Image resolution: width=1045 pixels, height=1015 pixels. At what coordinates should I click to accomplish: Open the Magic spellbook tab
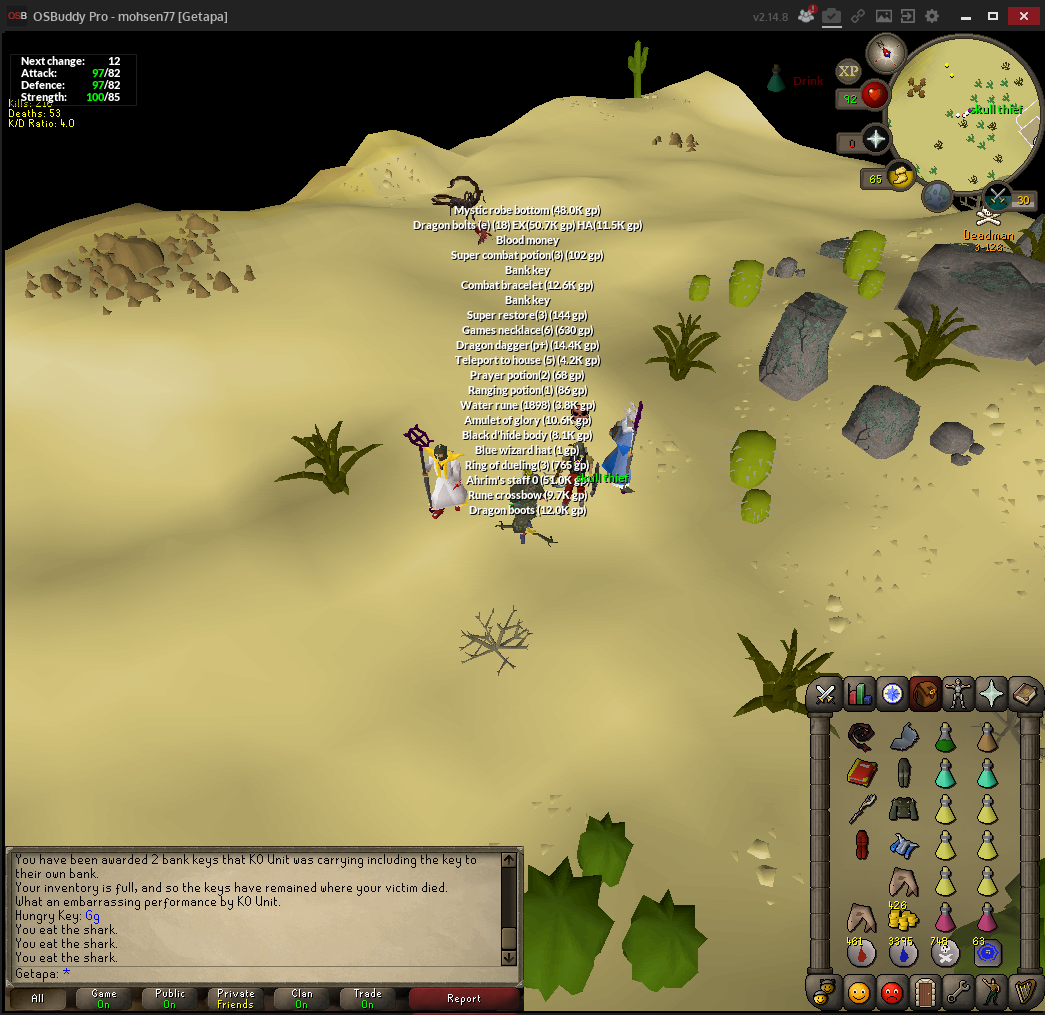click(x=1024, y=693)
